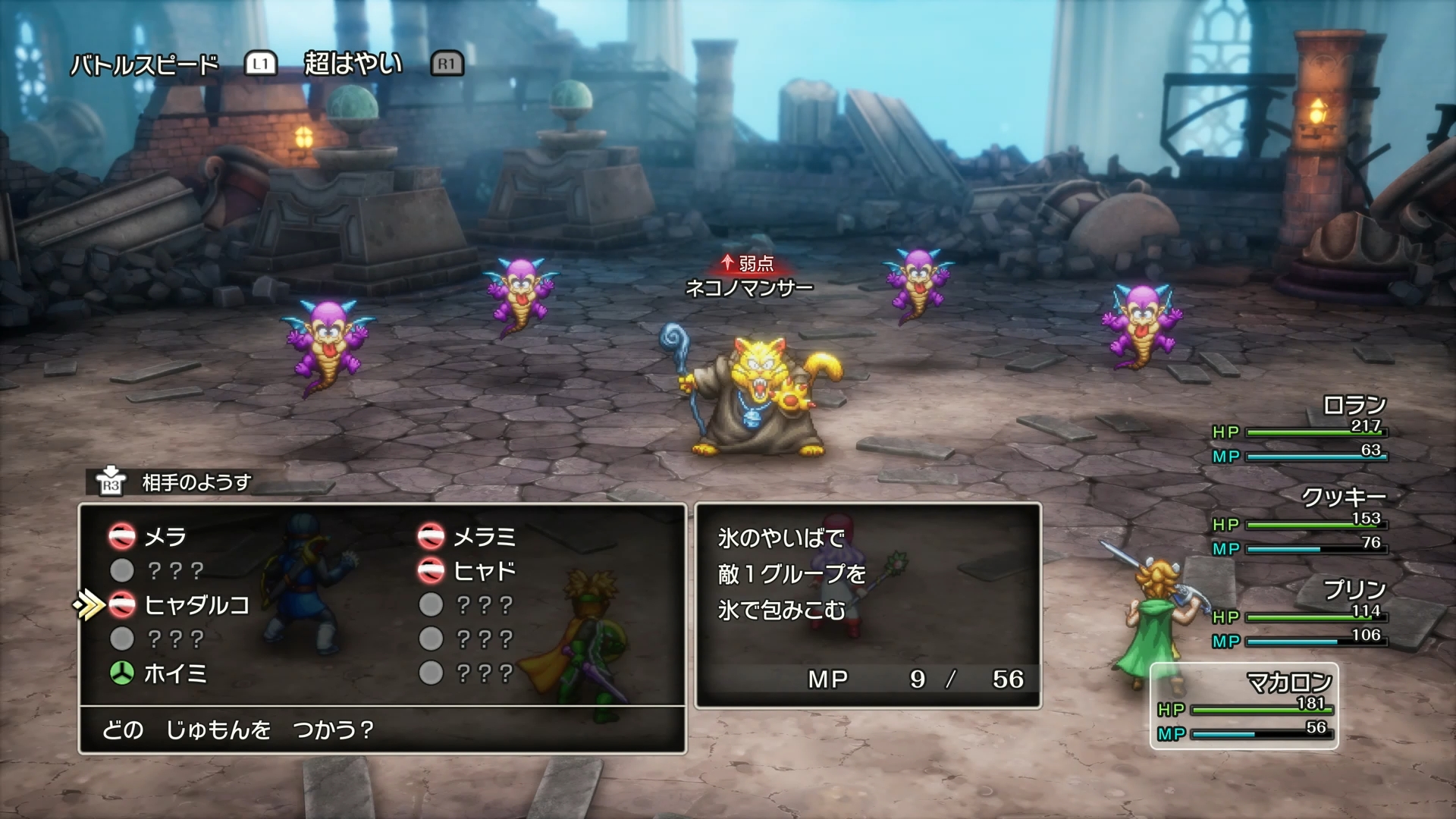Select party member マカロン status panel
Image resolution: width=1456 pixels, height=819 pixels.
(x=1244, y=706)
